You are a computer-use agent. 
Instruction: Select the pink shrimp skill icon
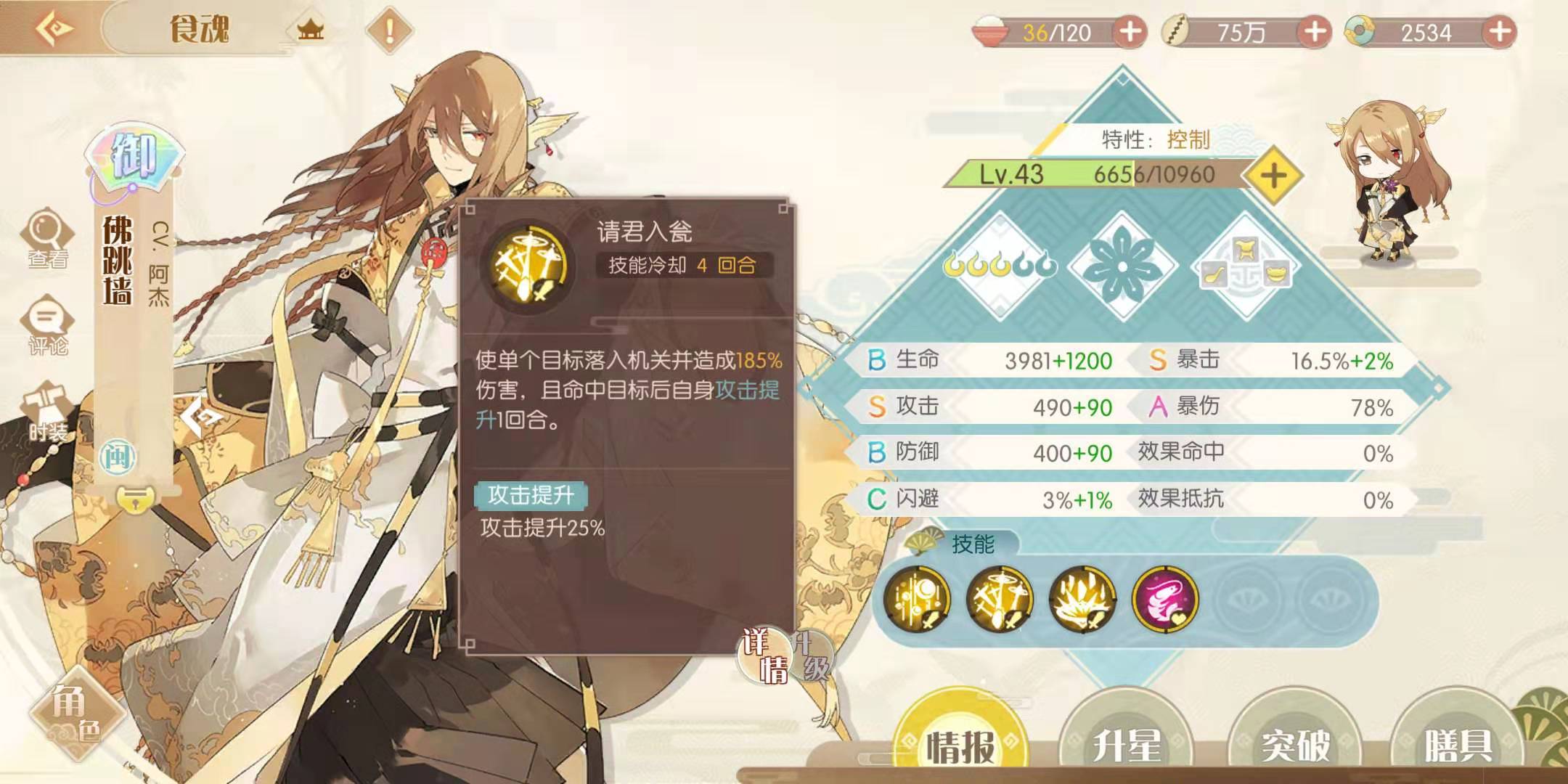coord(1164,599)
